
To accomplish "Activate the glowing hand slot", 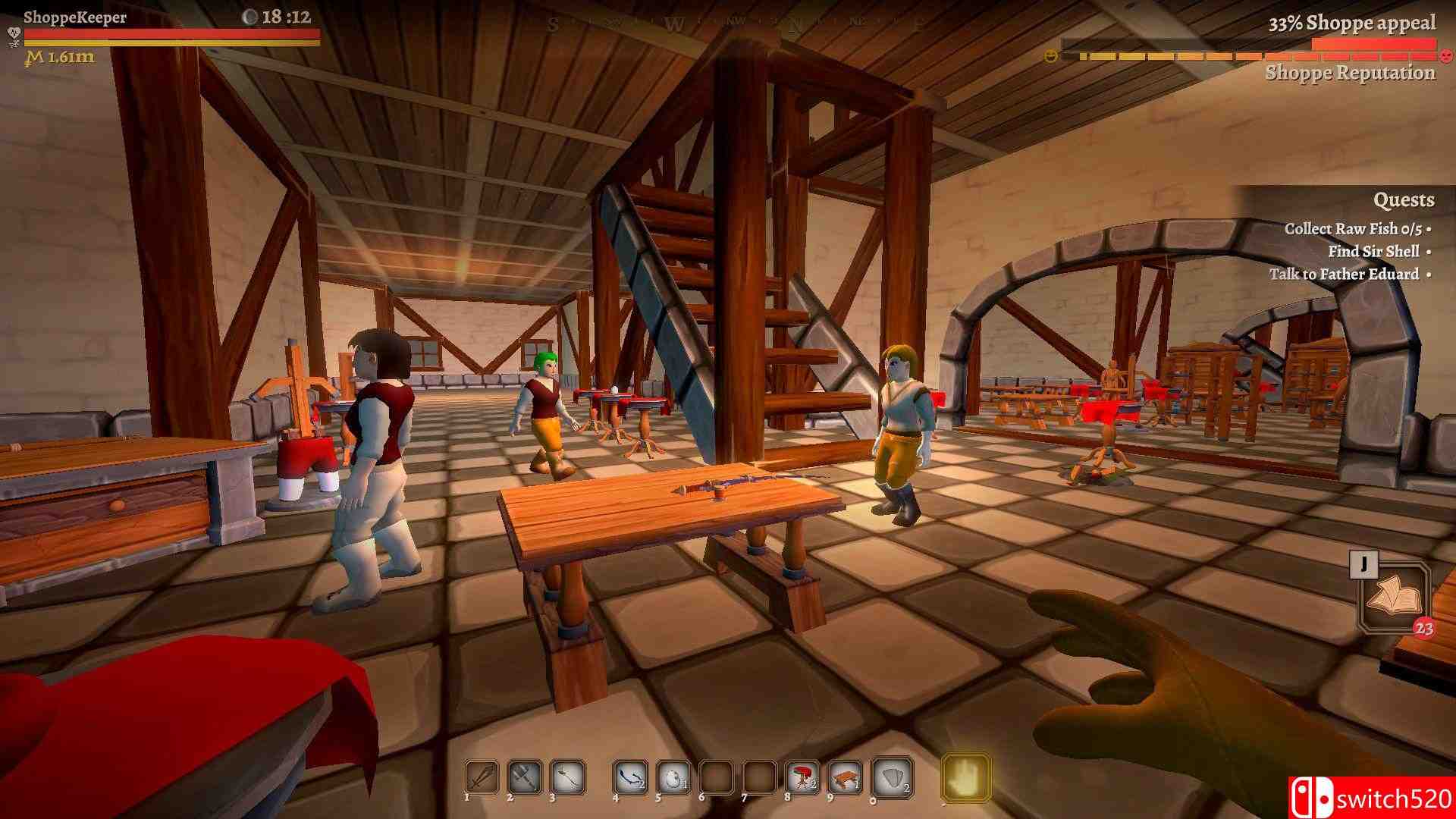I will click(965, 777).
